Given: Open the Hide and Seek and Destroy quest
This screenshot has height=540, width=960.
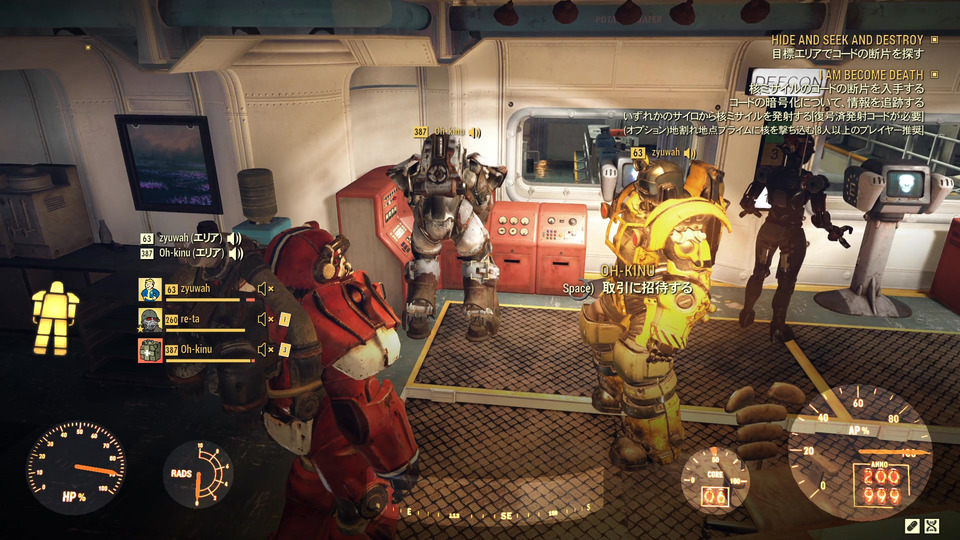Looking at the screenshot, I should click(x=847, y=40).
